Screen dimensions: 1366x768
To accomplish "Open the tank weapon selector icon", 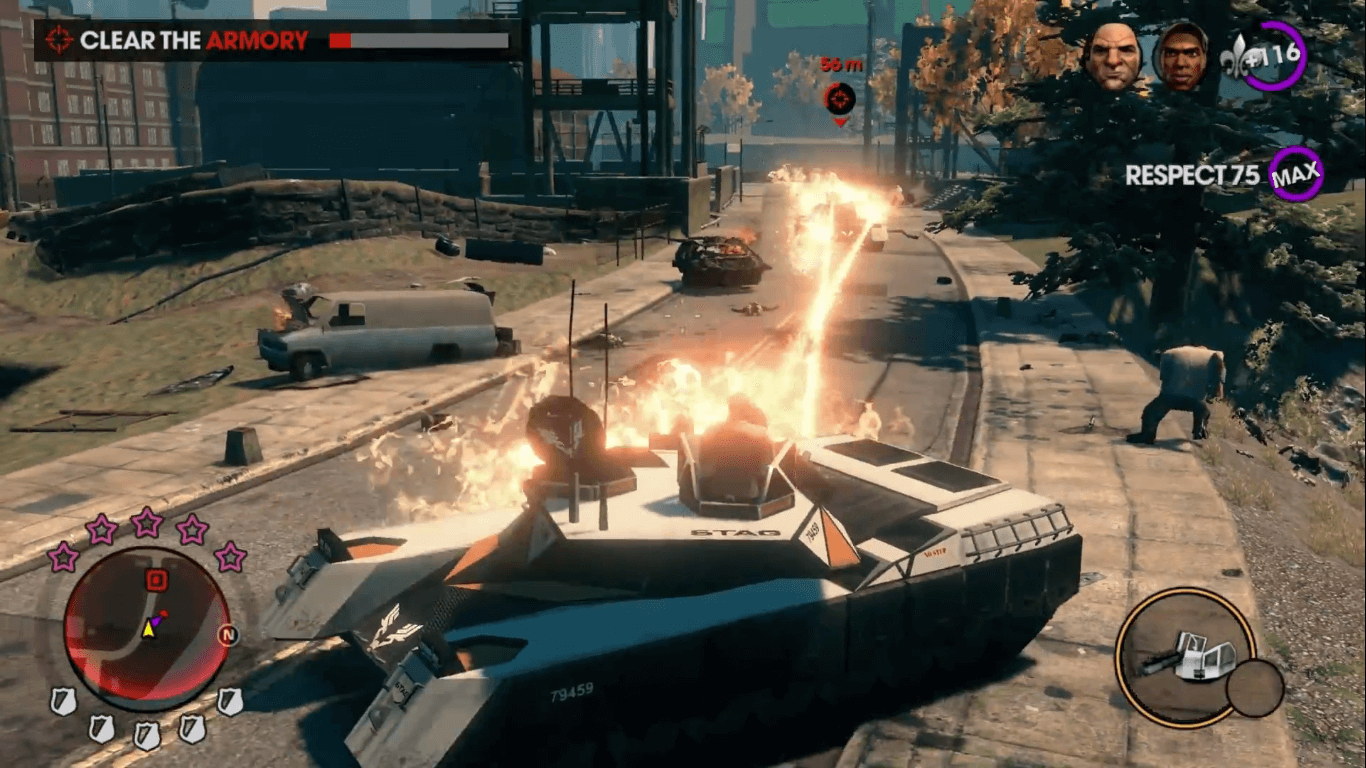I will coord(1186,656).
